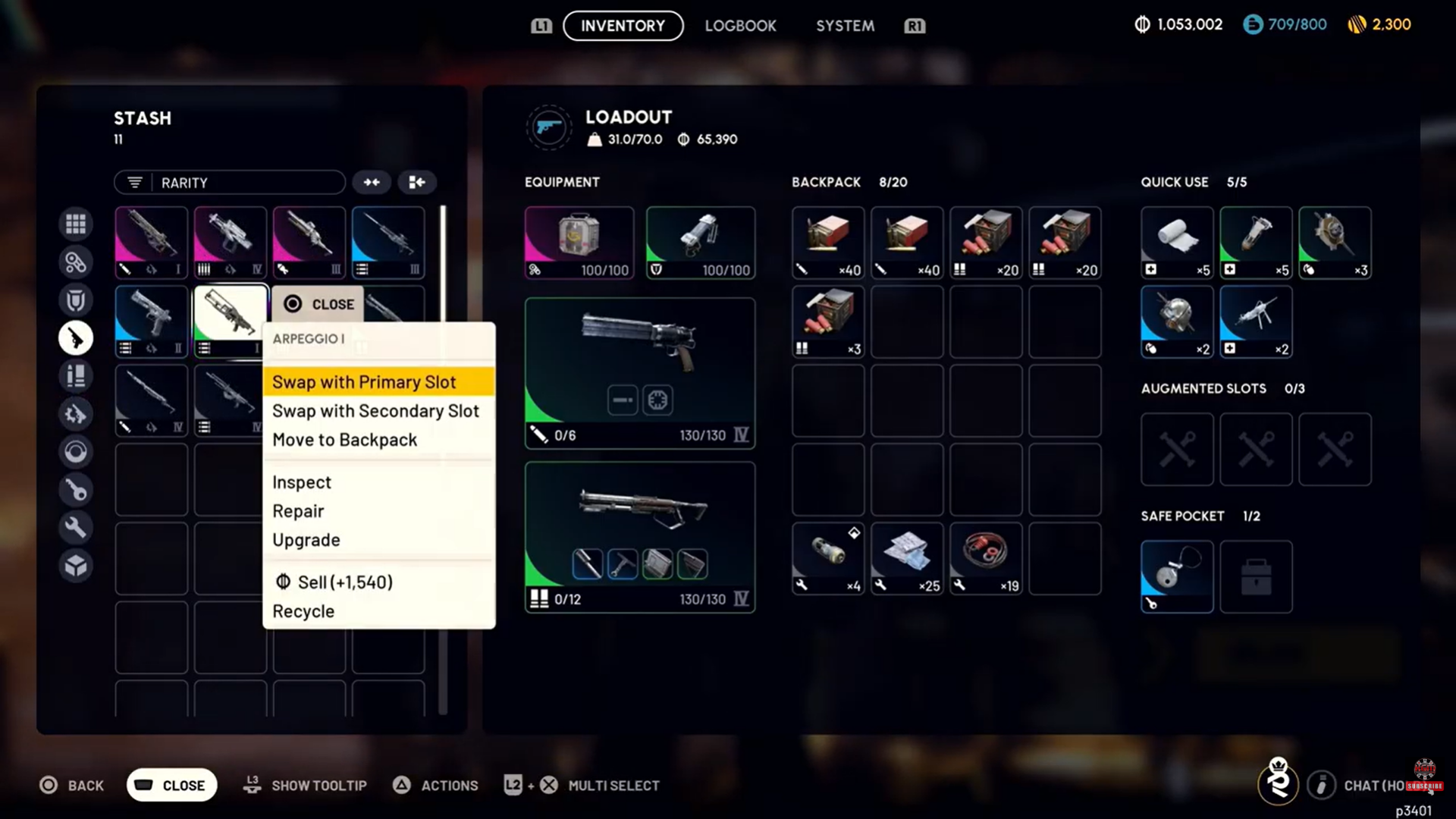Show all items with grid filter
The height and width of the screenshot is (819, 1456).
pyautogui.click(x=76, y=224)
